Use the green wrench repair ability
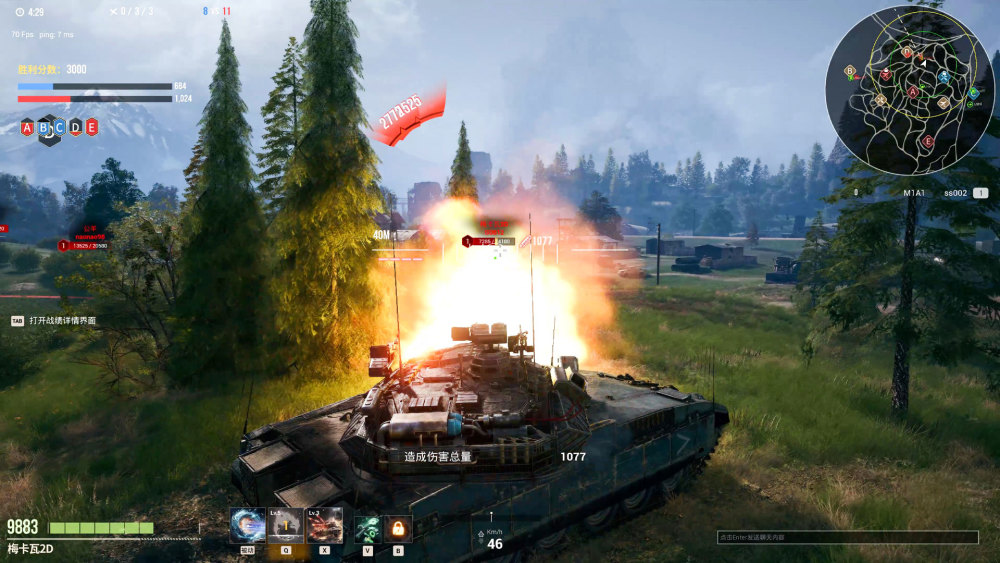The image size is (1000, 563). (368, 528)
